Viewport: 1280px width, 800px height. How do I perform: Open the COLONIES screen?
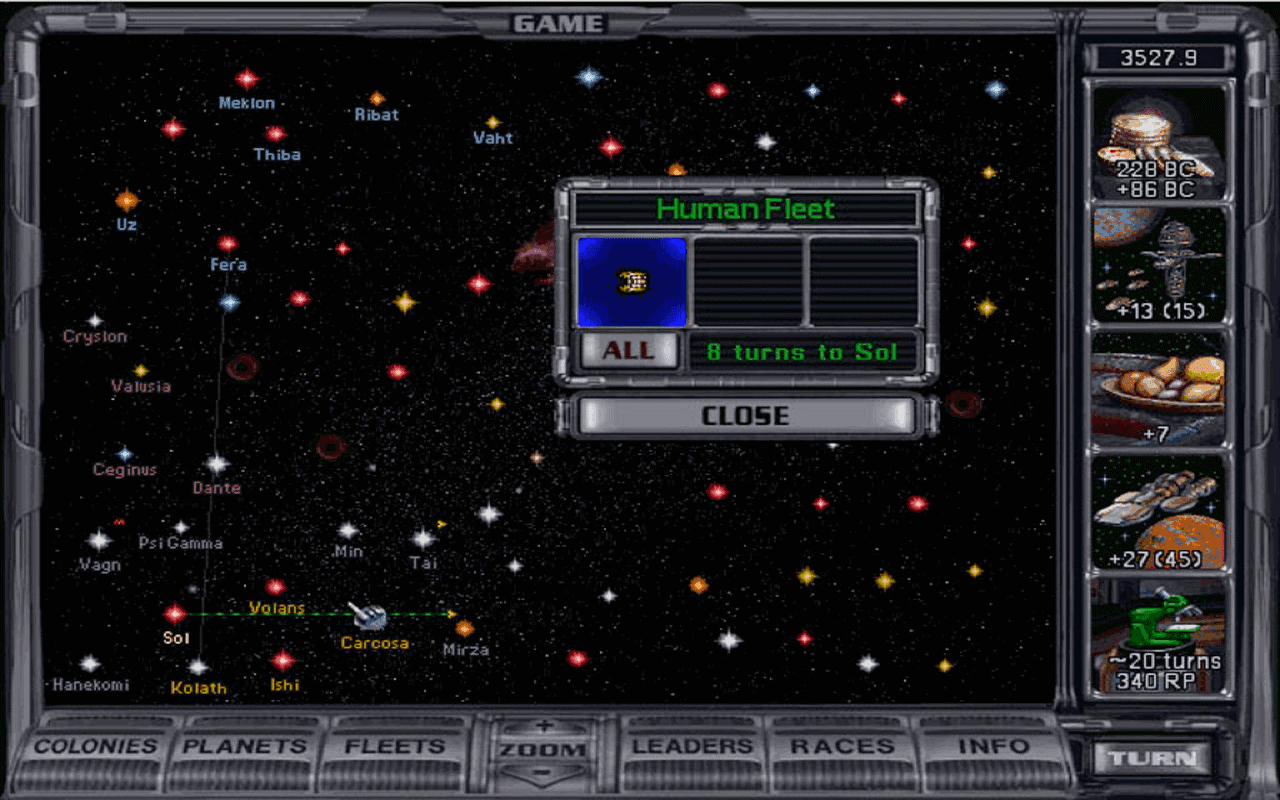pyautogui.click(x=95, y=746)
